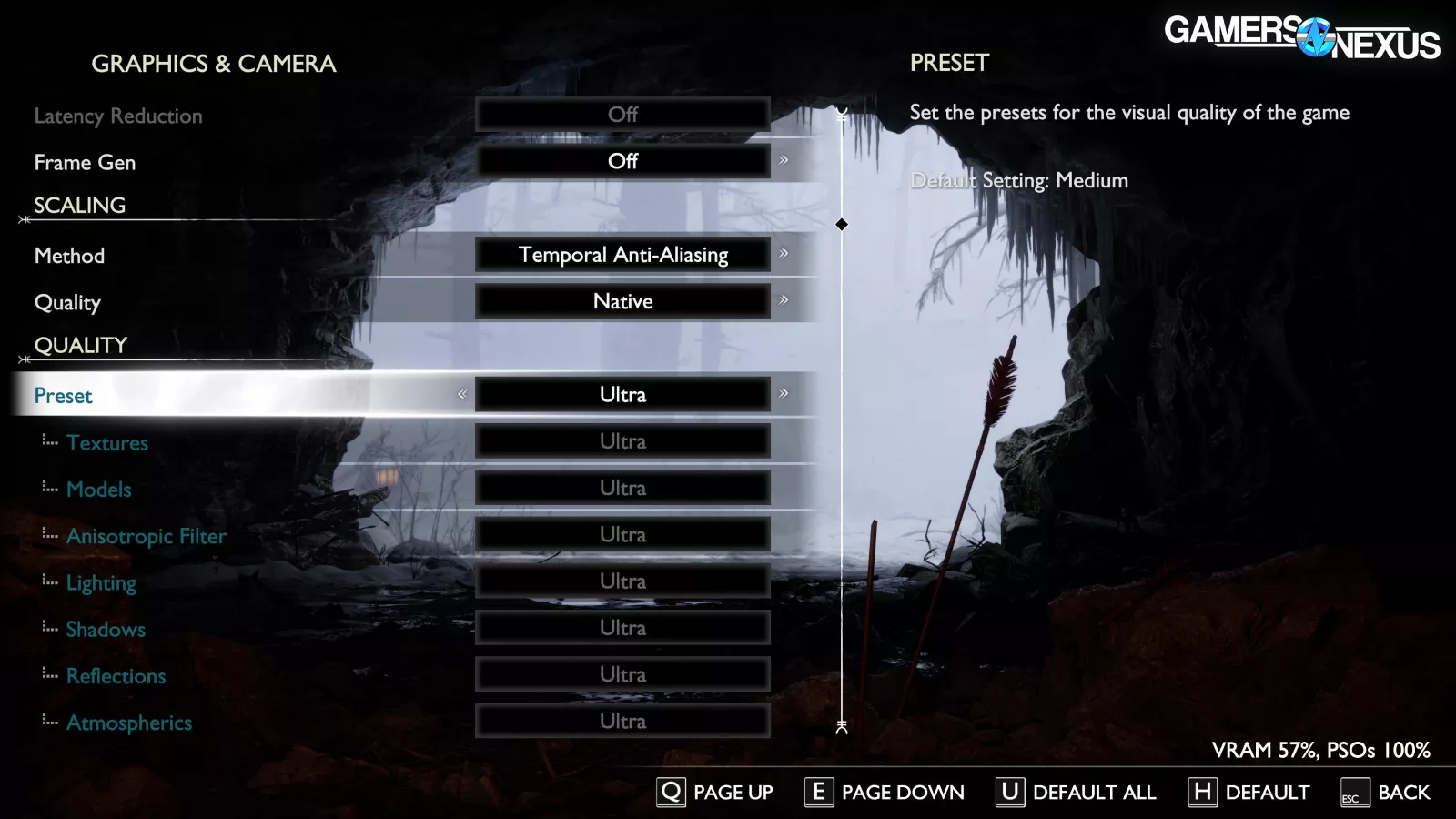Select the scaling Method row
This screenshot has width=1456, height=819.
(69, 256)
